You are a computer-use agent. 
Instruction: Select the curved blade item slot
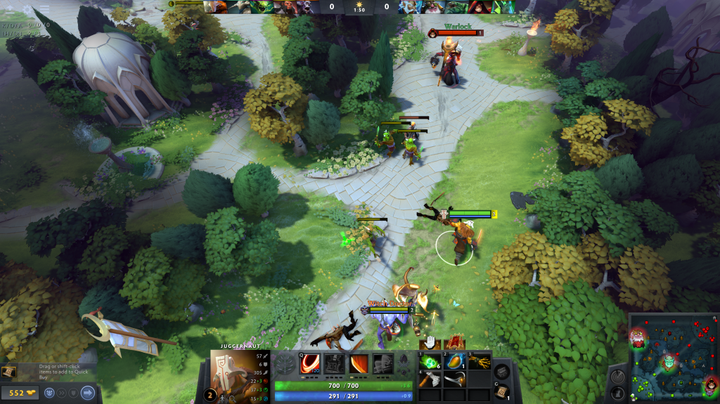coord(454,380)
